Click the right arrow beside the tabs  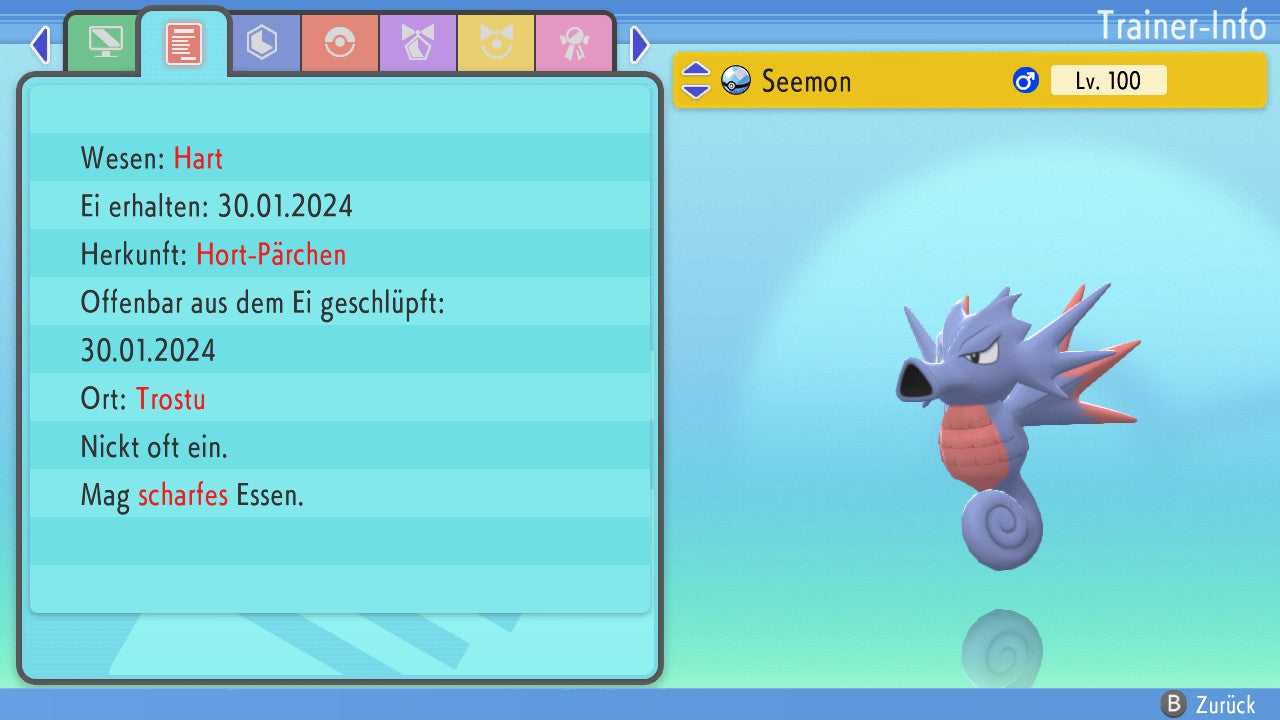(640, 44)
